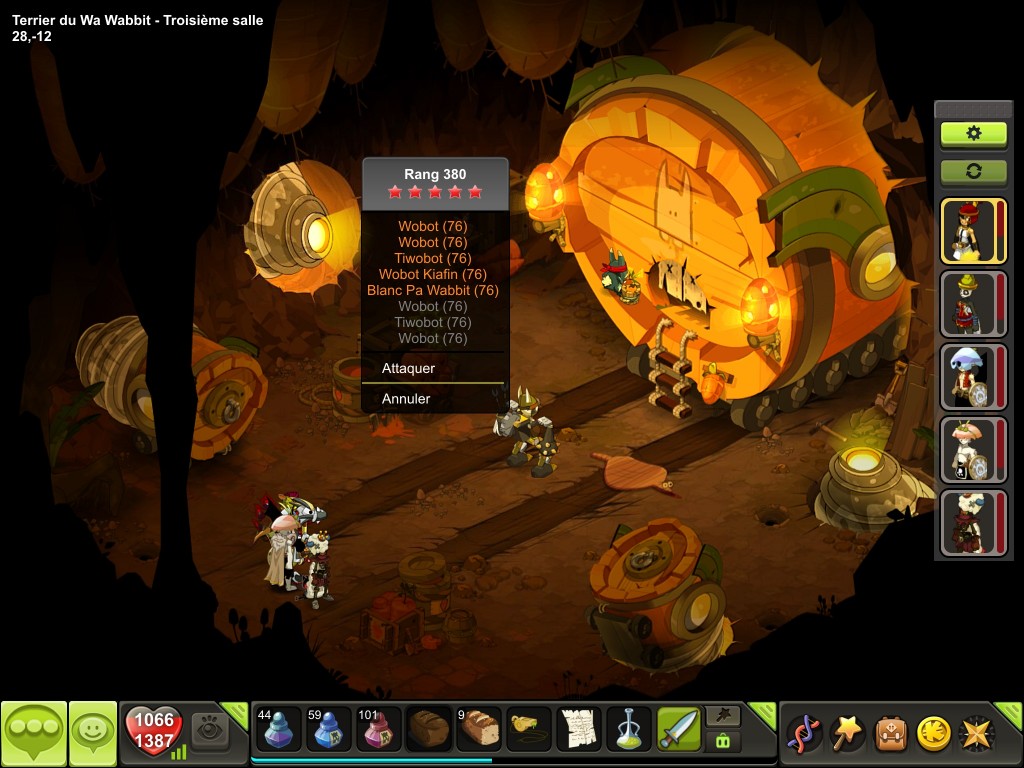Open the parchment scroll item
Viewport: 1024px width, 768px height.
click(x=579, y=730)
